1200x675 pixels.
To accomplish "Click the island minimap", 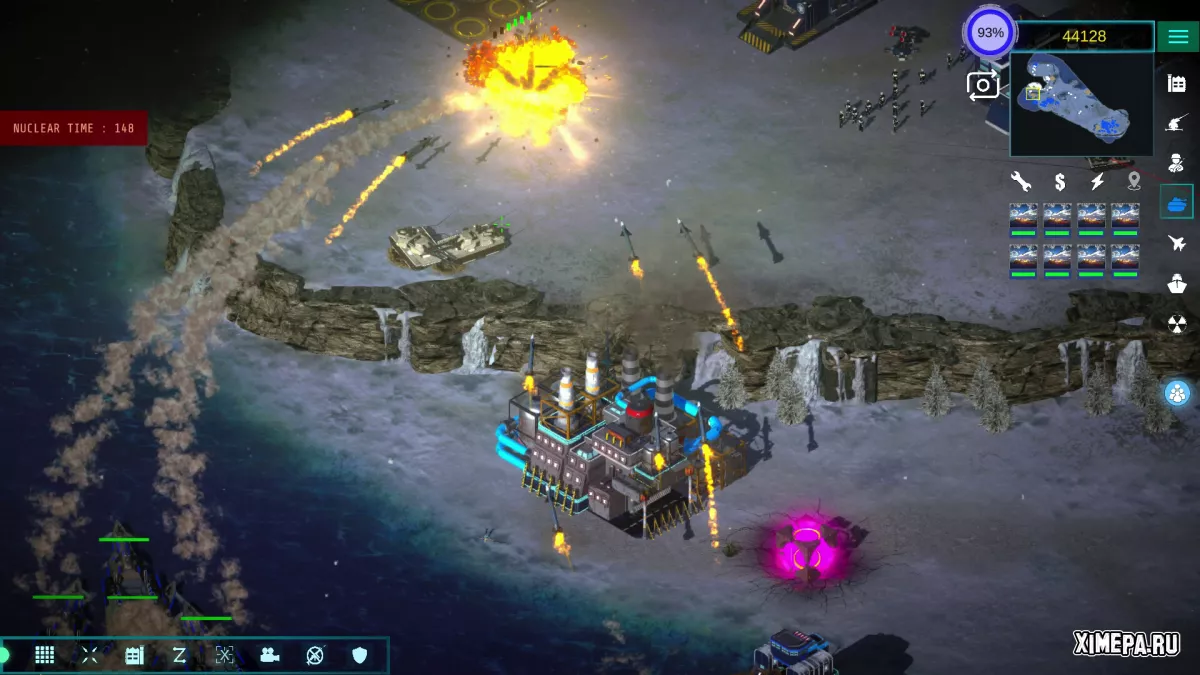I will 1081,104.
